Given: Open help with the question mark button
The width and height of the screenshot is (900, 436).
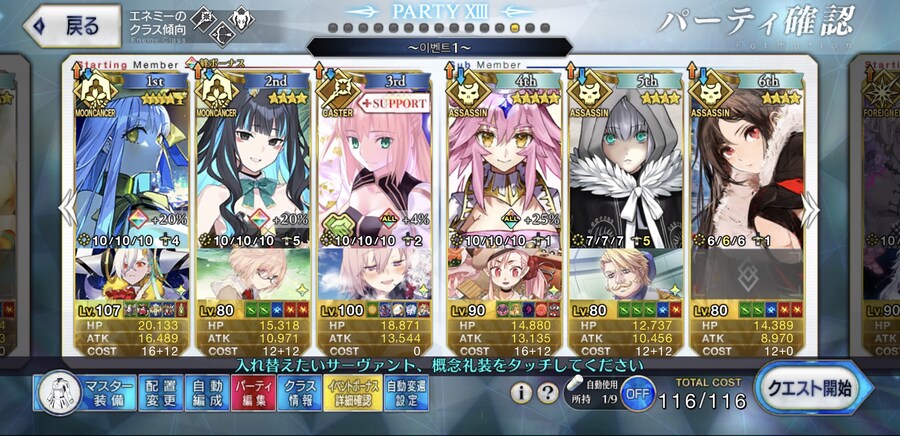Looking at the screenshot, I should click(547, 393).
